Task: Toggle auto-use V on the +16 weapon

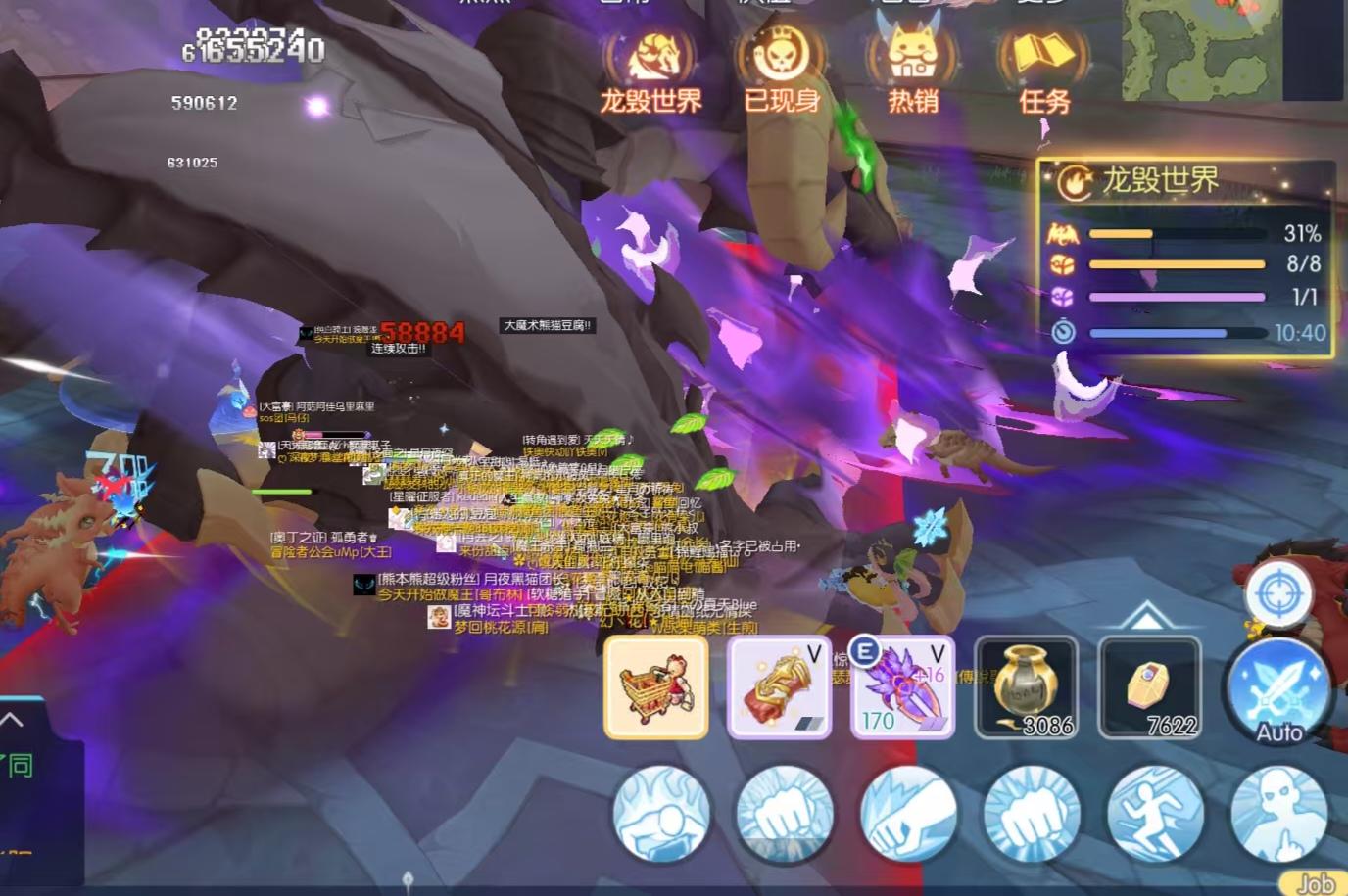Action: point(938,651)
